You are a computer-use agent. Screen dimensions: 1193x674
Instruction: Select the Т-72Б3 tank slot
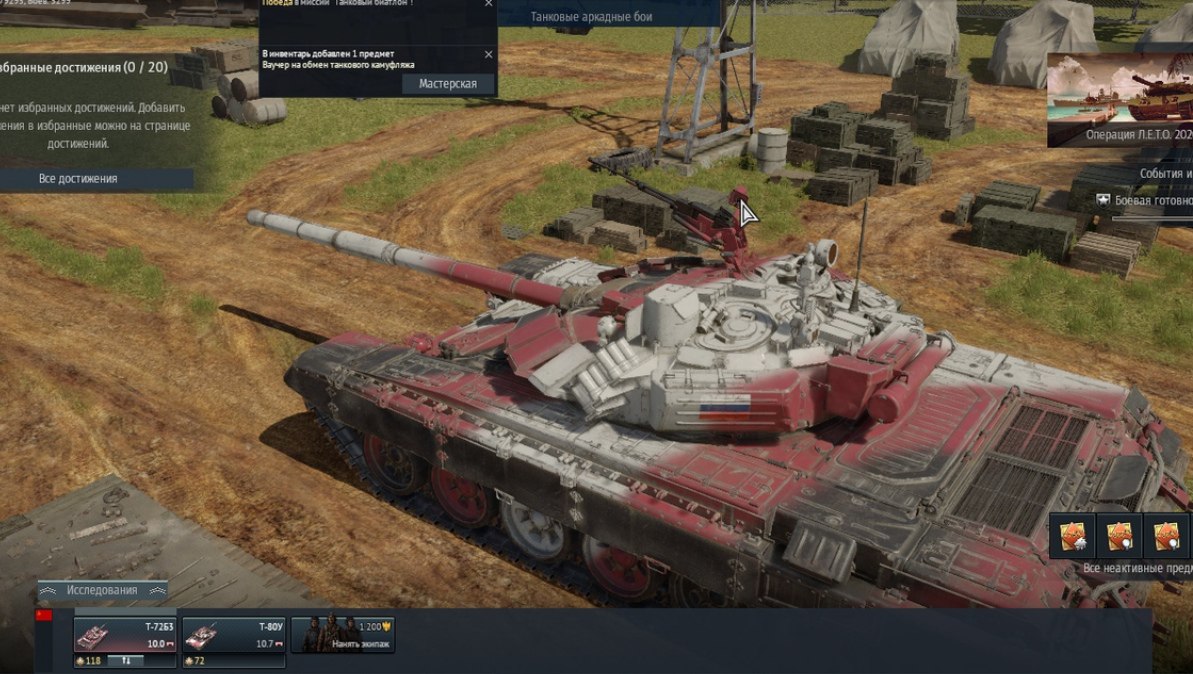tap(125, 634)
